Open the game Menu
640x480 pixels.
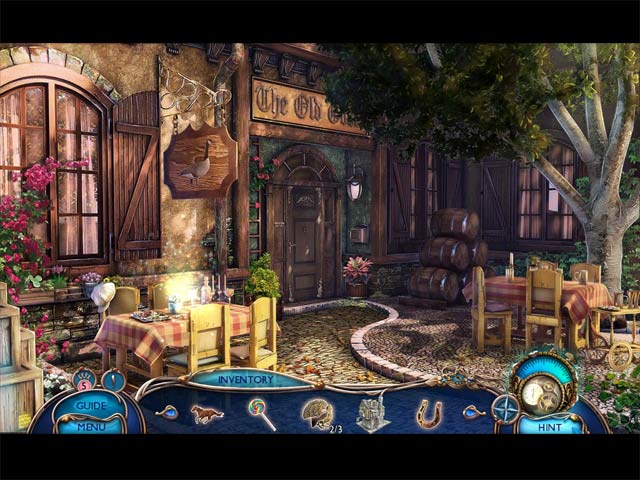92,426
